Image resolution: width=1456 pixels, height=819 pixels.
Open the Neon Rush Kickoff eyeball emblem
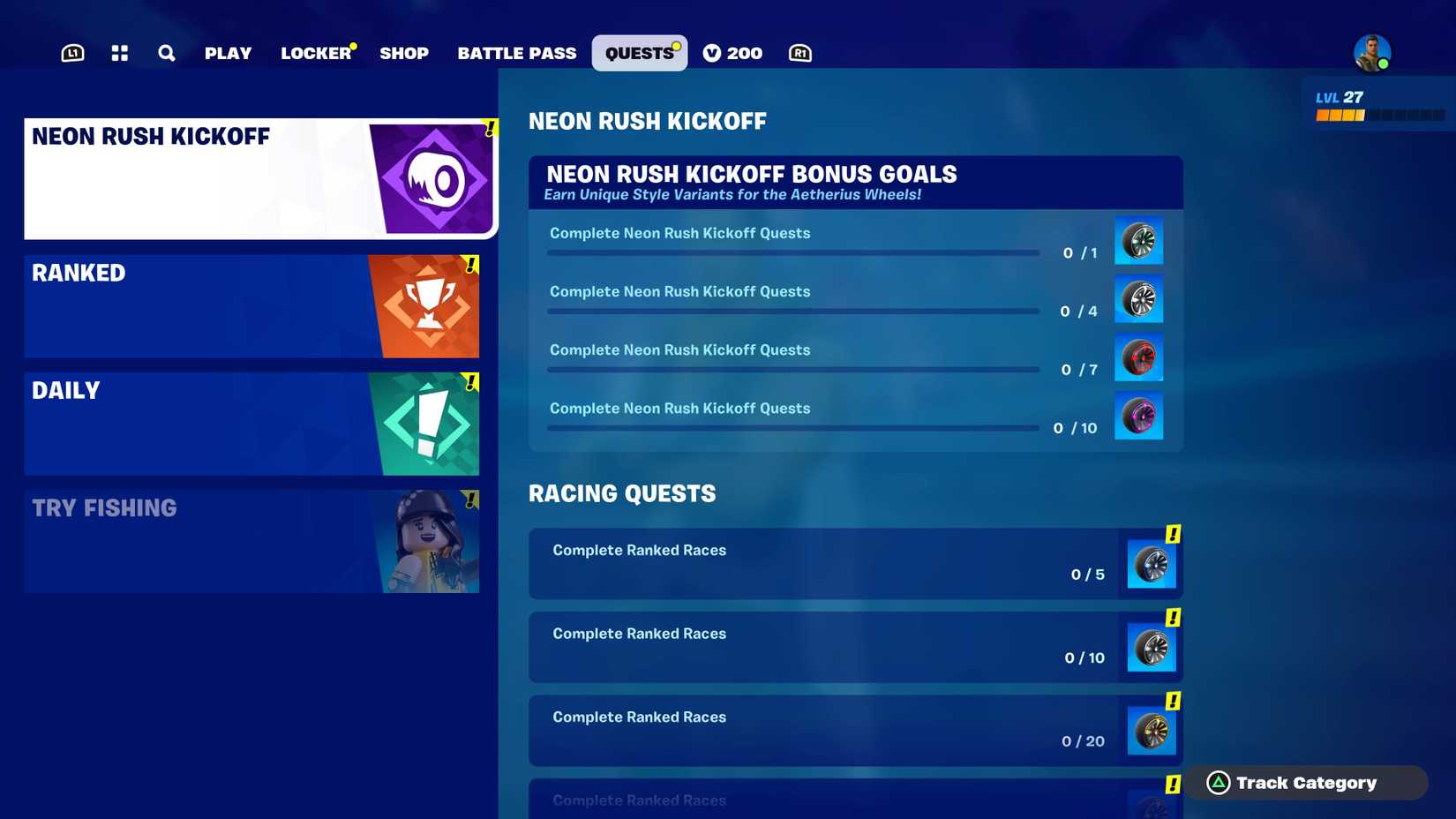[x=435, y=177]
